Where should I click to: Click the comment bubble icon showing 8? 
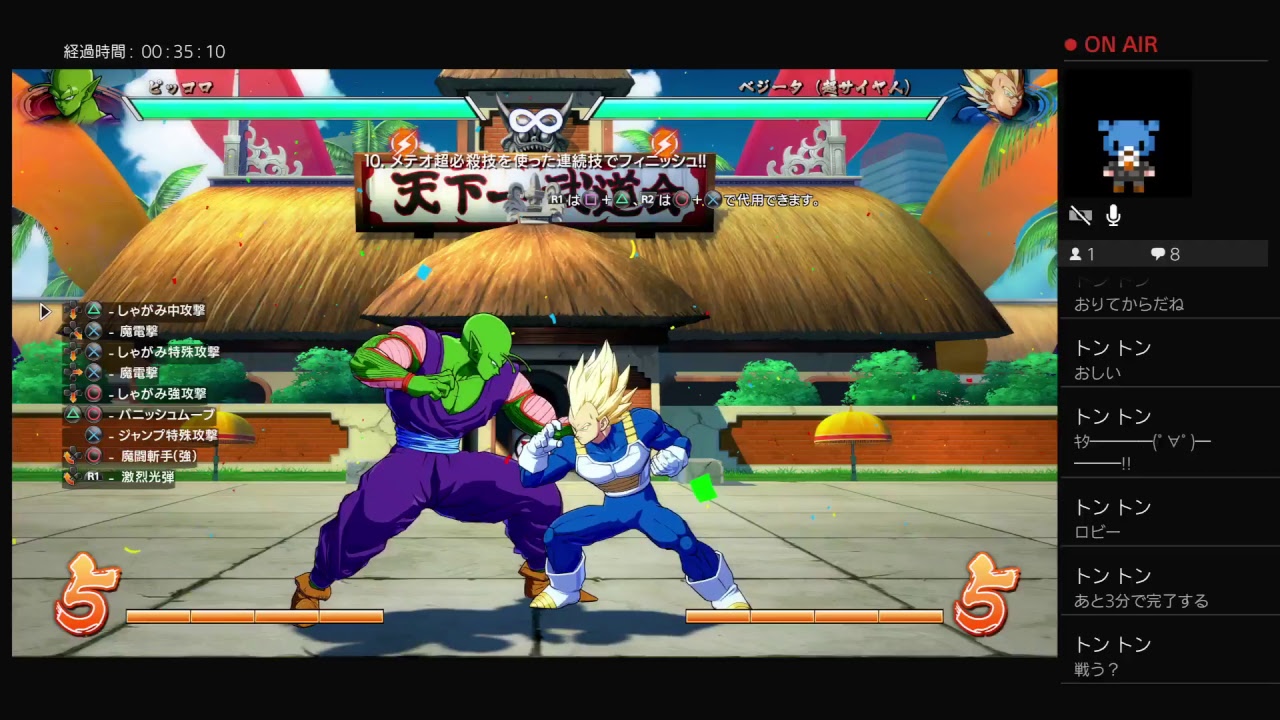coord(1158,254)
